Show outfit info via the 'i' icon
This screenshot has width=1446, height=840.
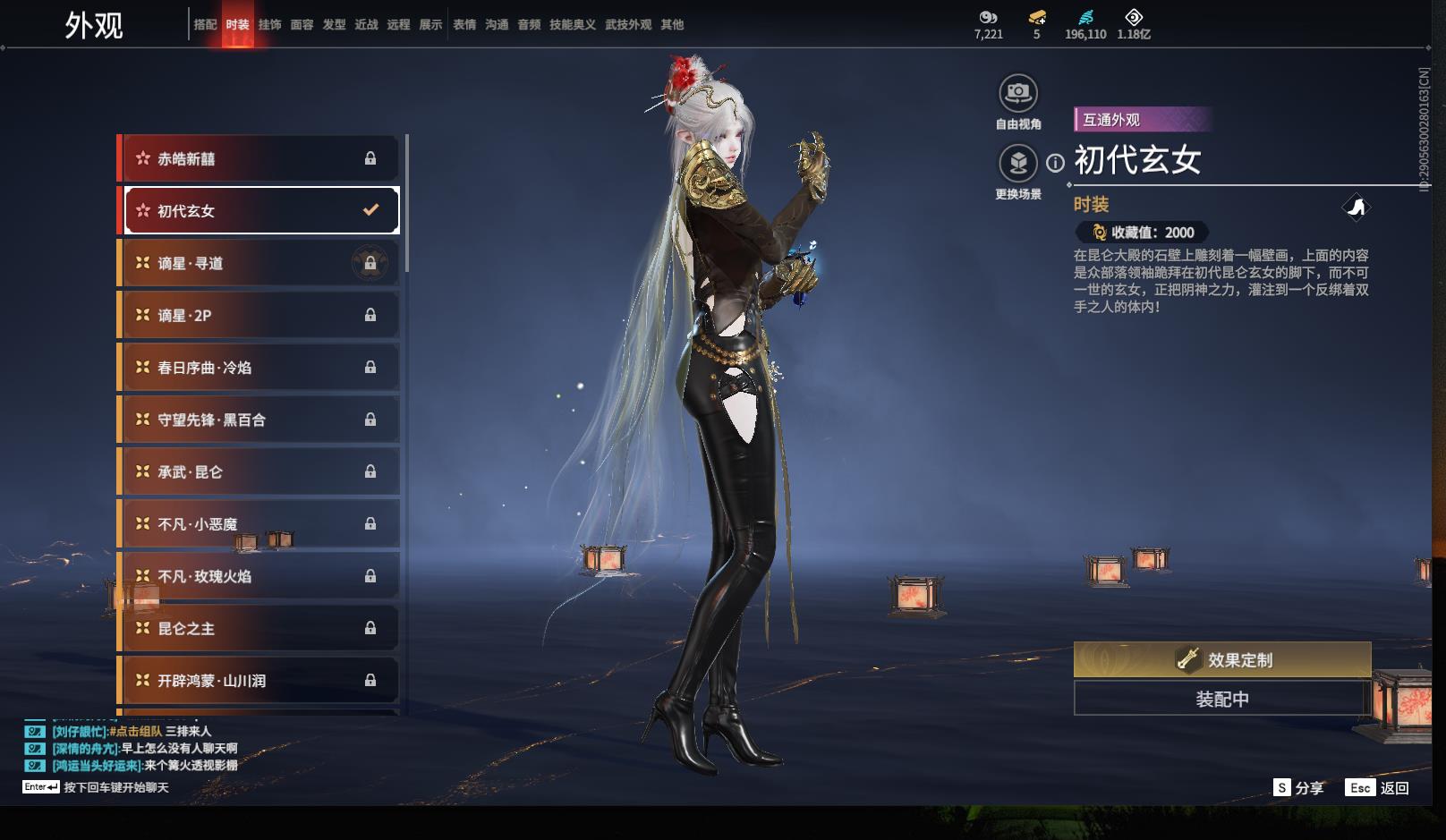pos(1056,163)
